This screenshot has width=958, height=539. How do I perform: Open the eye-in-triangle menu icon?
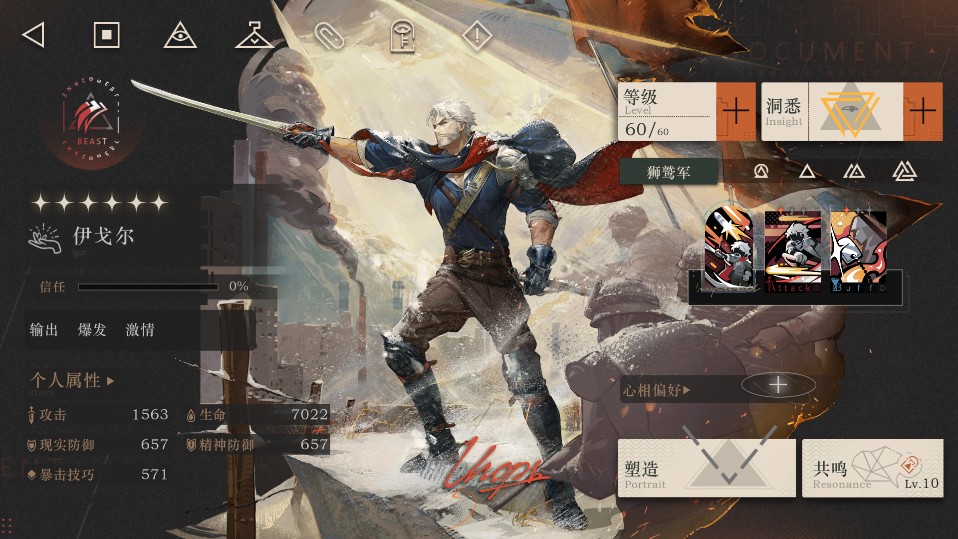pos(180,35)
